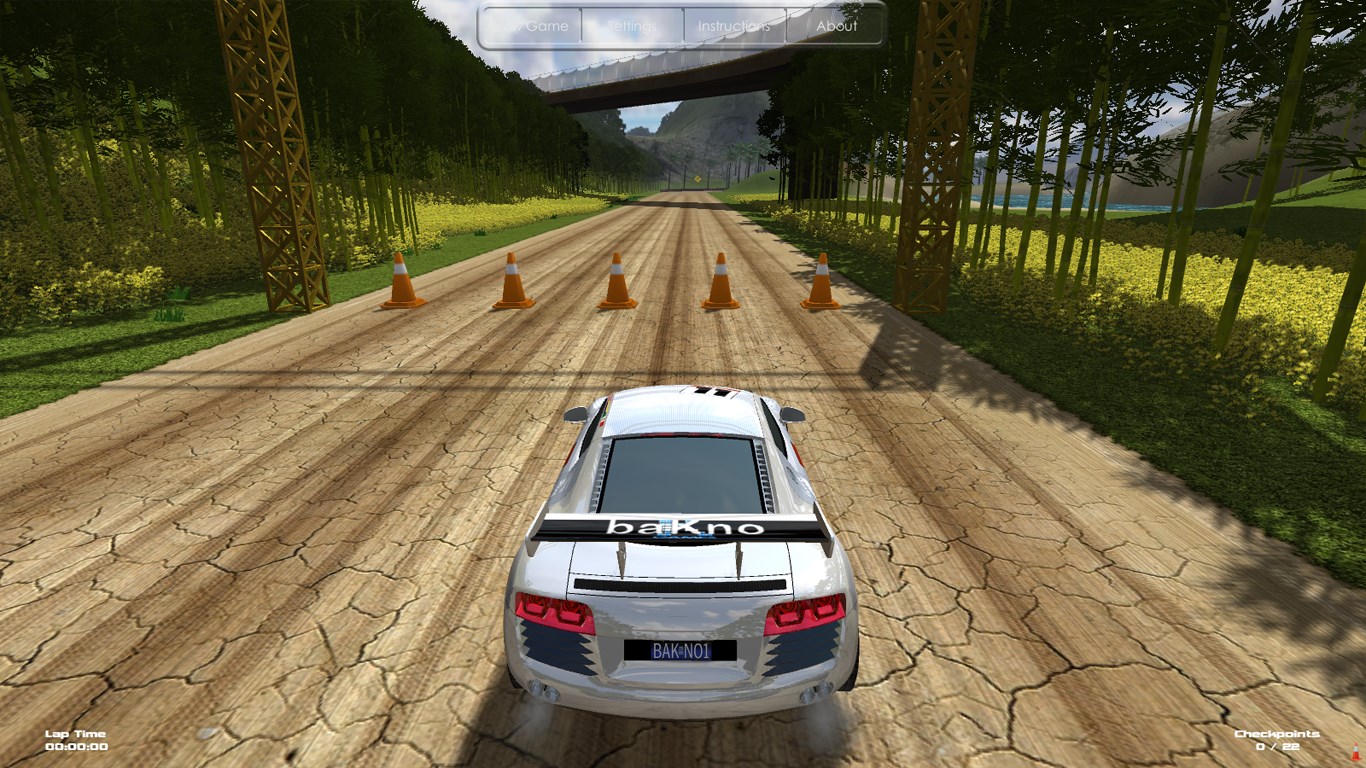Open the About section
Viewport: 1366px width, 768px height.
[x=836, y=26]
